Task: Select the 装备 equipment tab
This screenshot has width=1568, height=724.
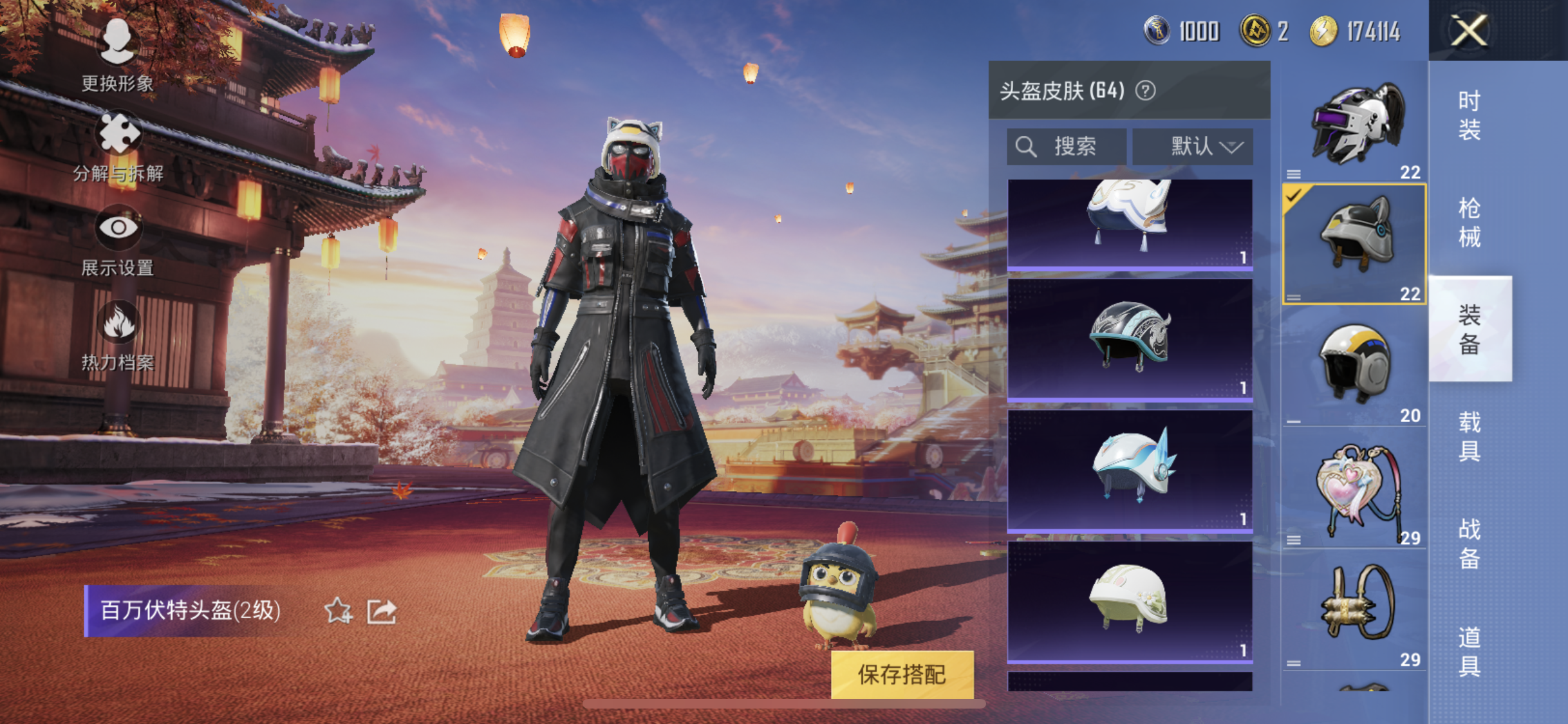Action: pyautogui.click(x=1470, y=330)
